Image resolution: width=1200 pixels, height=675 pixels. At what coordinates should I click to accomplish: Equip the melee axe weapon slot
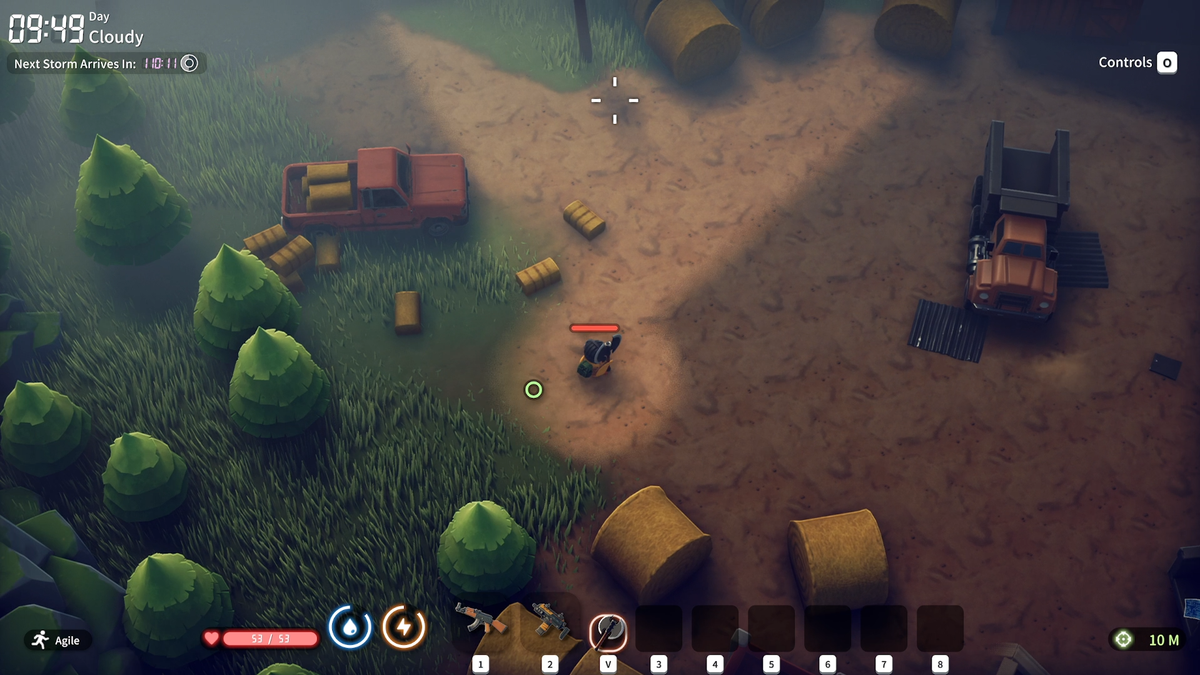tap(607, 629)
